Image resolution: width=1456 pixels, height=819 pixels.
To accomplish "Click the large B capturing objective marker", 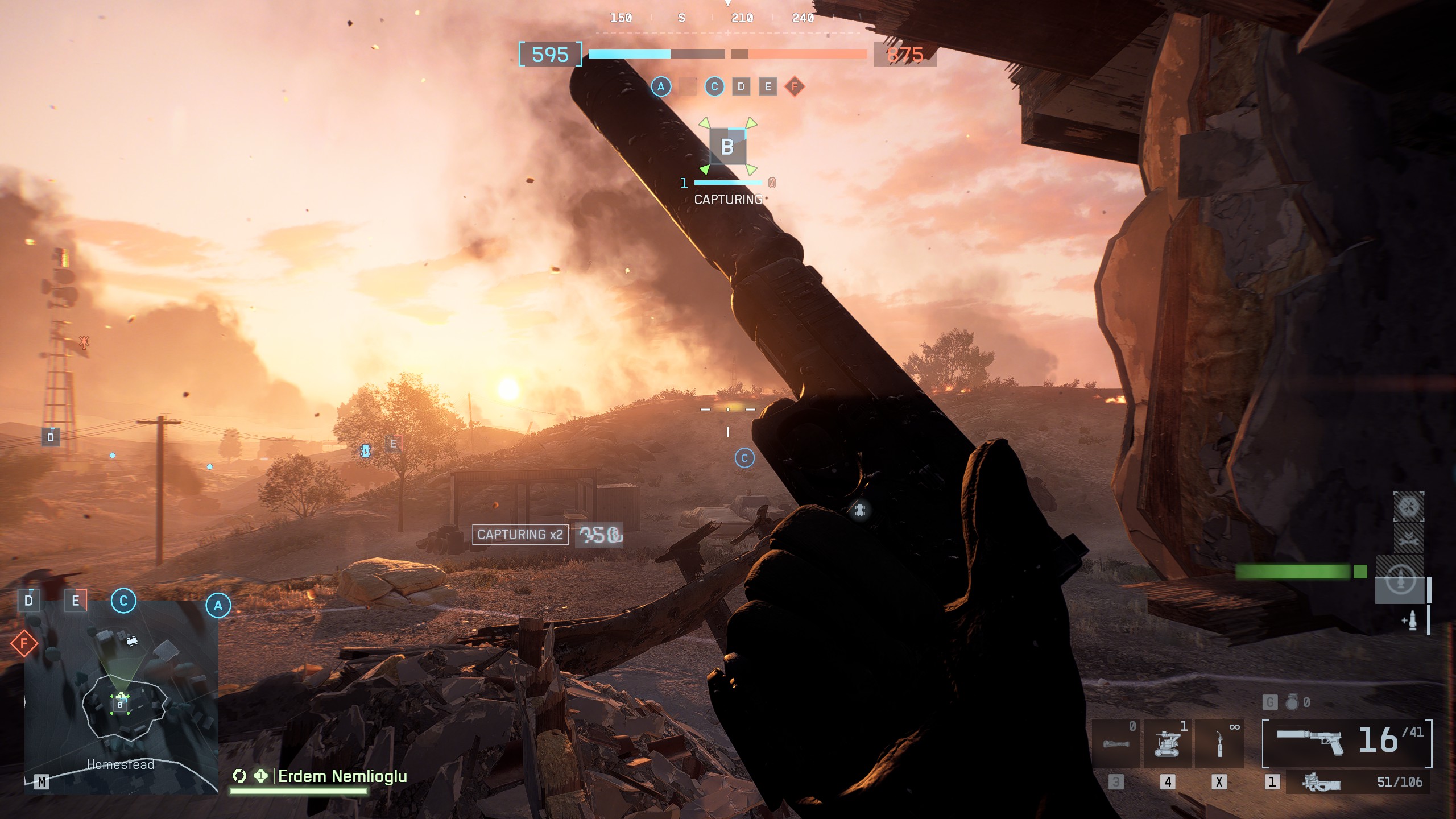I will pyautogui.click(x=727, y=147).
